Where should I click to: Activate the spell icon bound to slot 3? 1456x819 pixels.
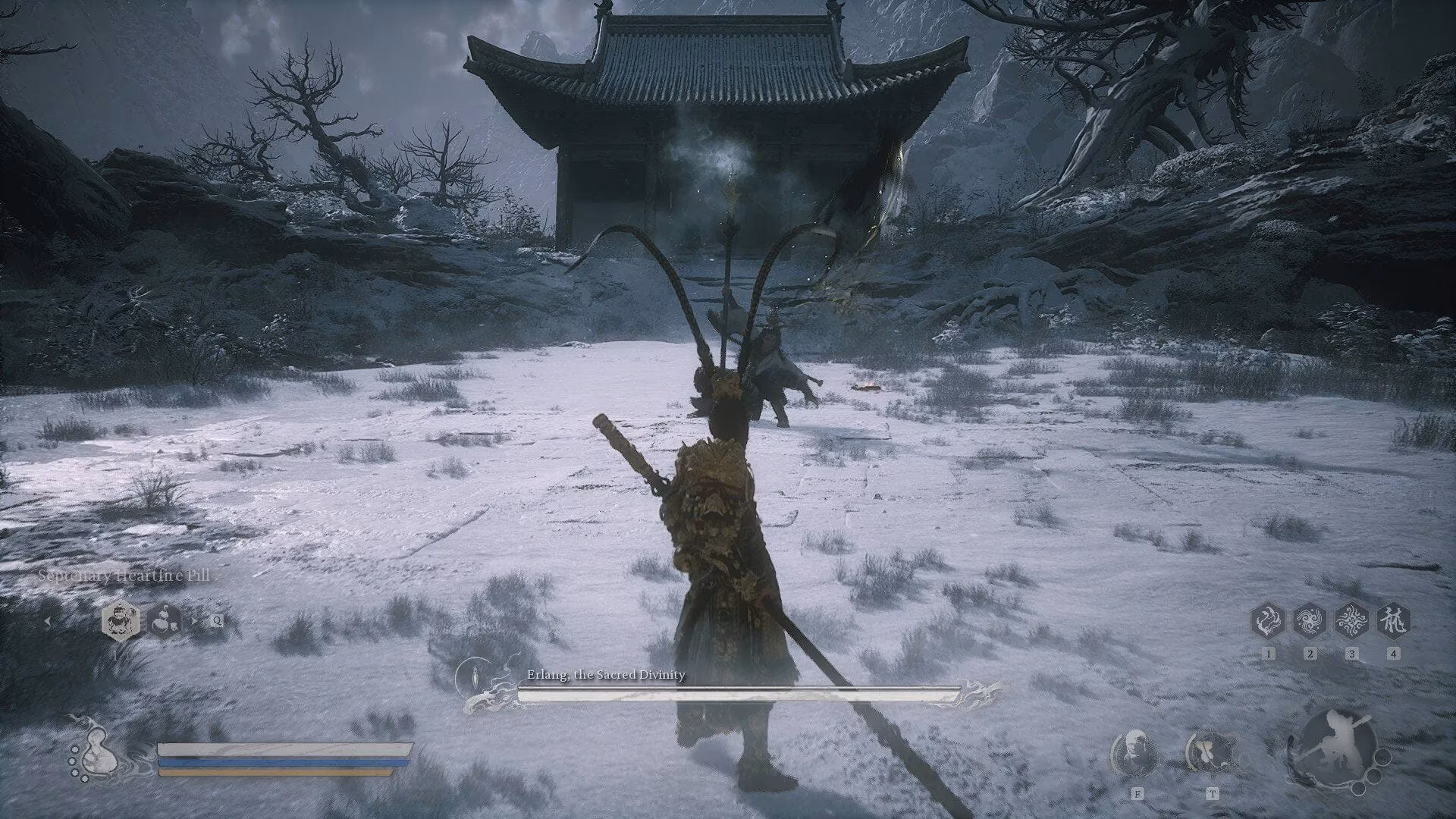point(1352,621)
